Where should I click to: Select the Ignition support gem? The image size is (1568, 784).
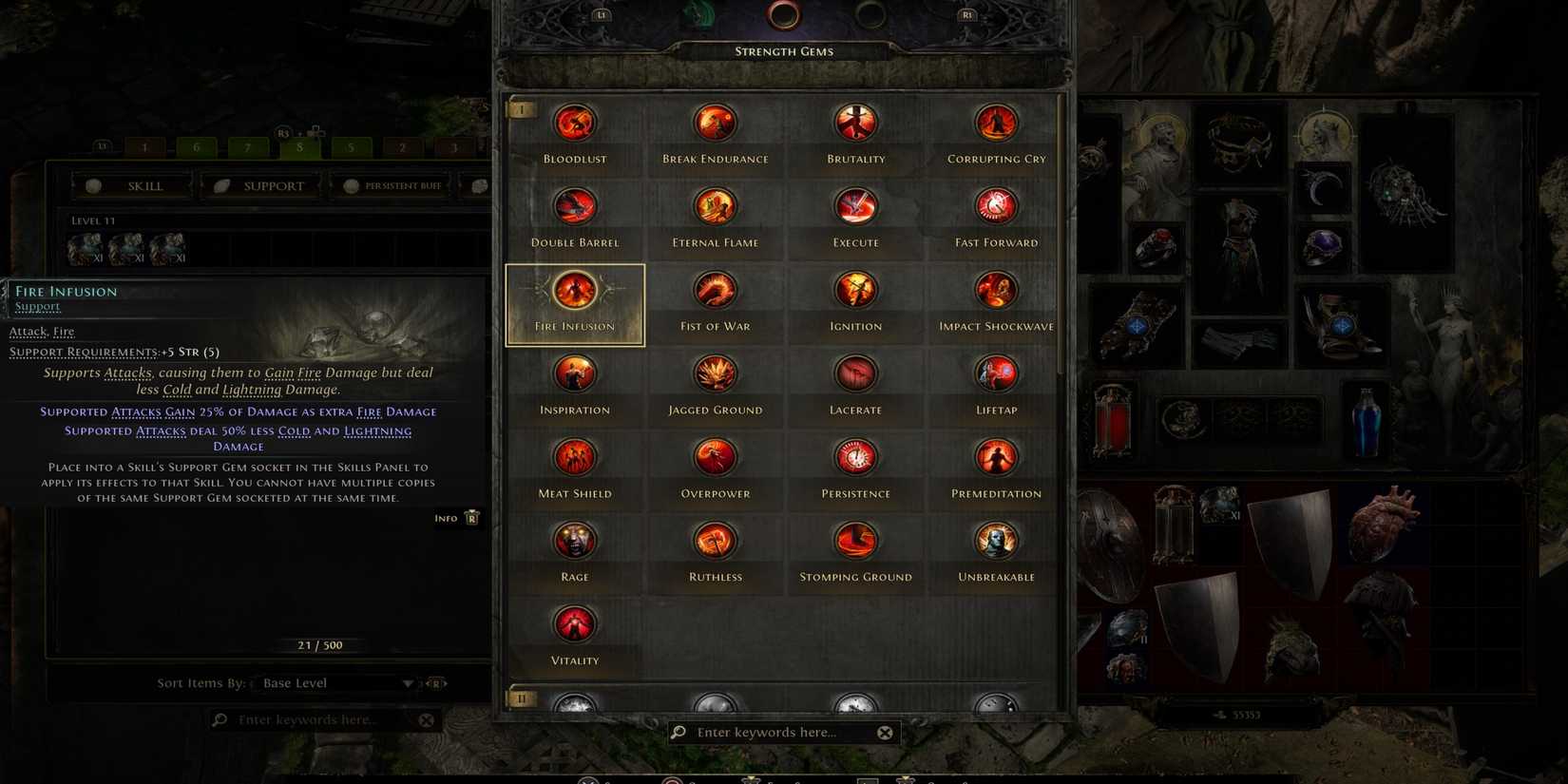[855, 289]
